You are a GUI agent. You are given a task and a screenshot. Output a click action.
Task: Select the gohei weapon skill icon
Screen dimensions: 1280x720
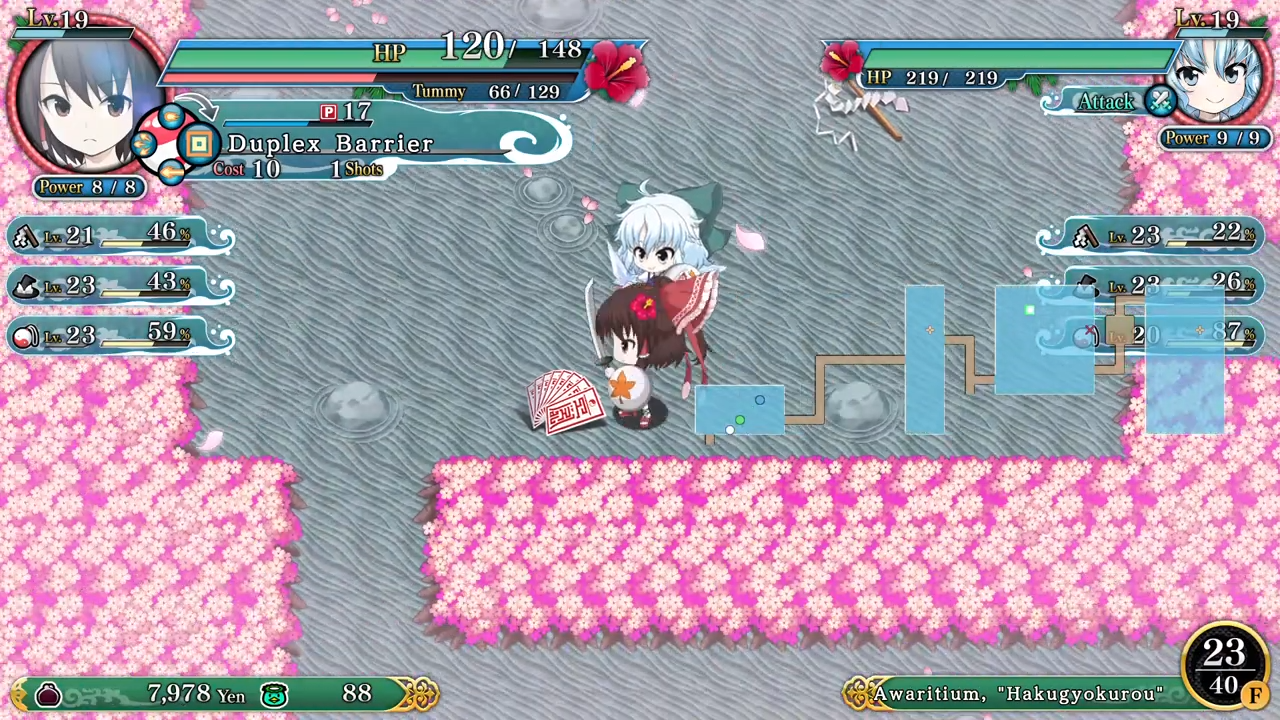[x=25, y=235]
